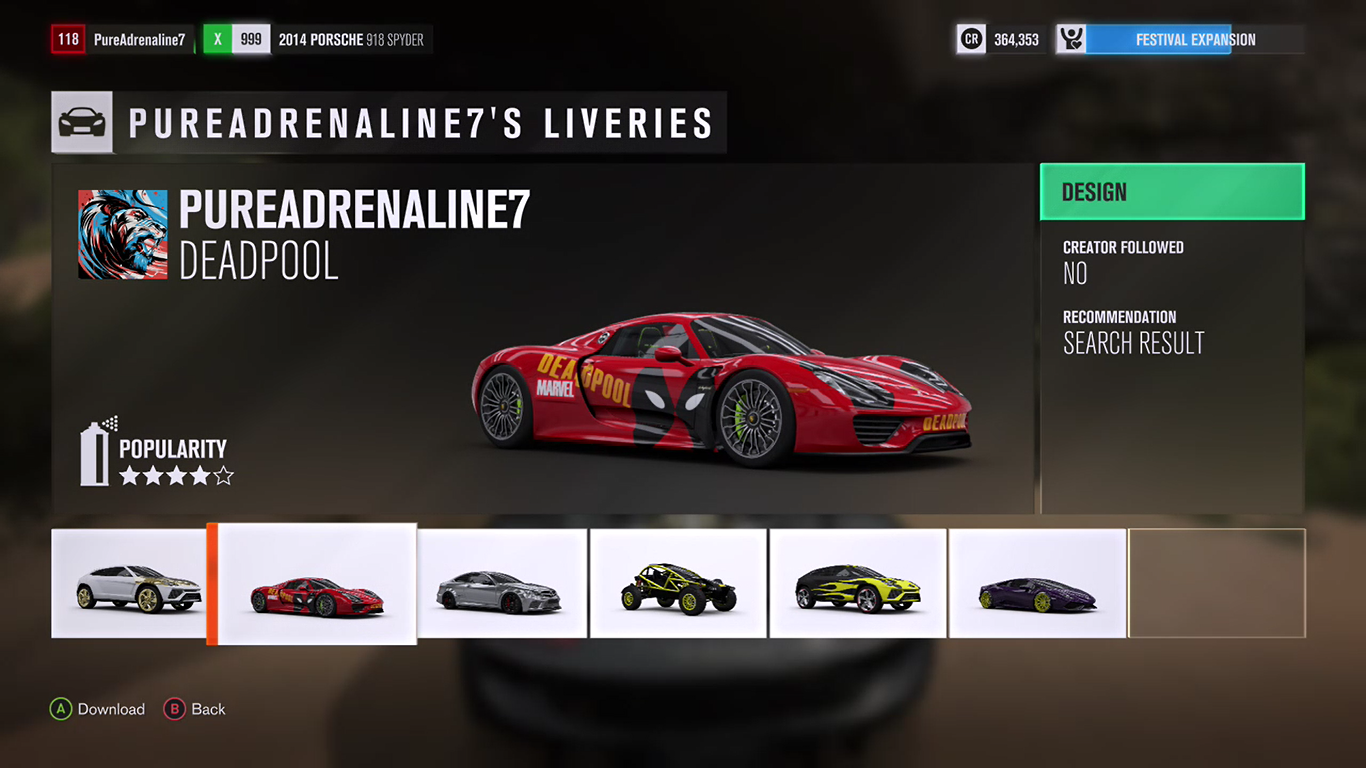1366x768 pixels.
Task: Open PureAdrenaline7's lion avatar image
Action: [x=122, y=234]
